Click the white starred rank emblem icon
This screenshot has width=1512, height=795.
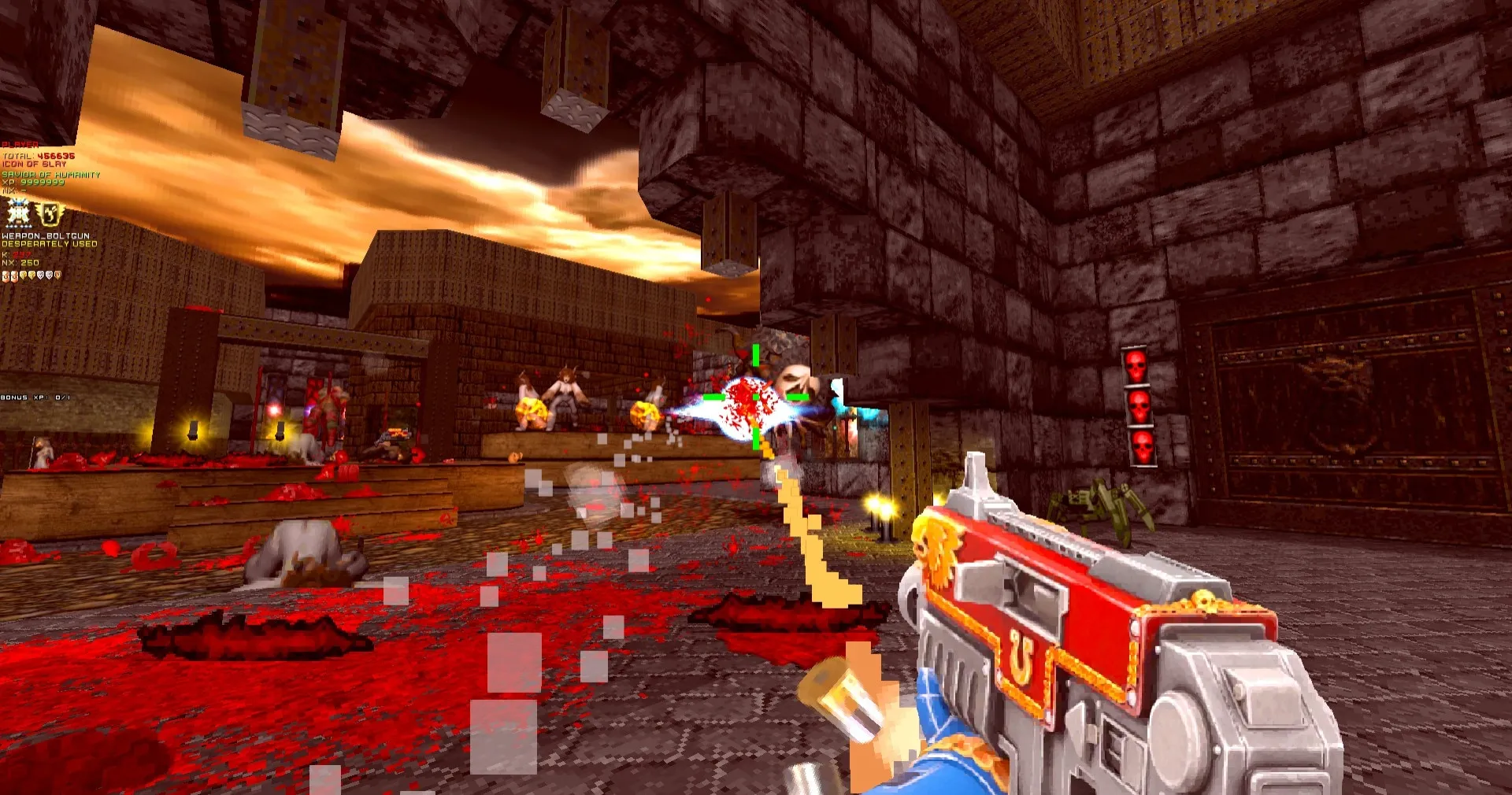19,213
